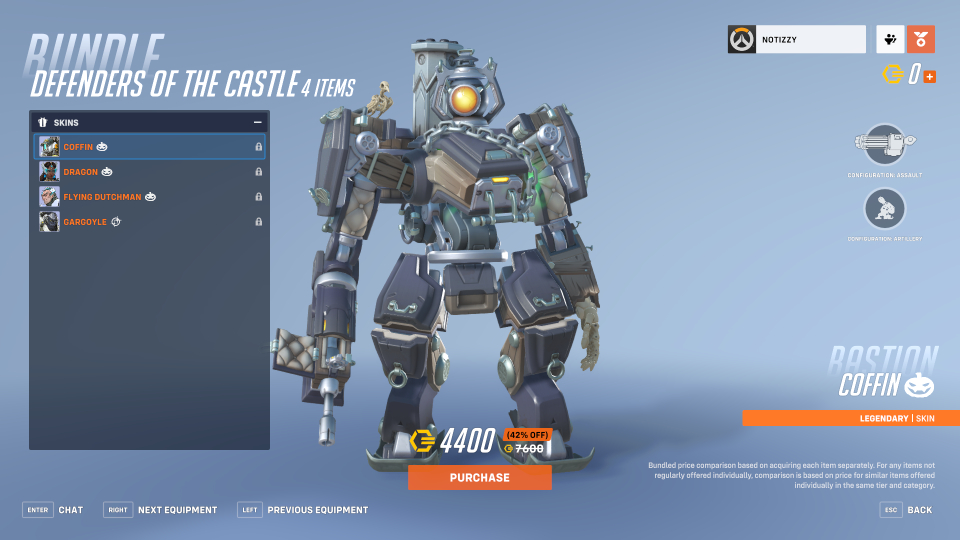Open the chat

[54, 510]
